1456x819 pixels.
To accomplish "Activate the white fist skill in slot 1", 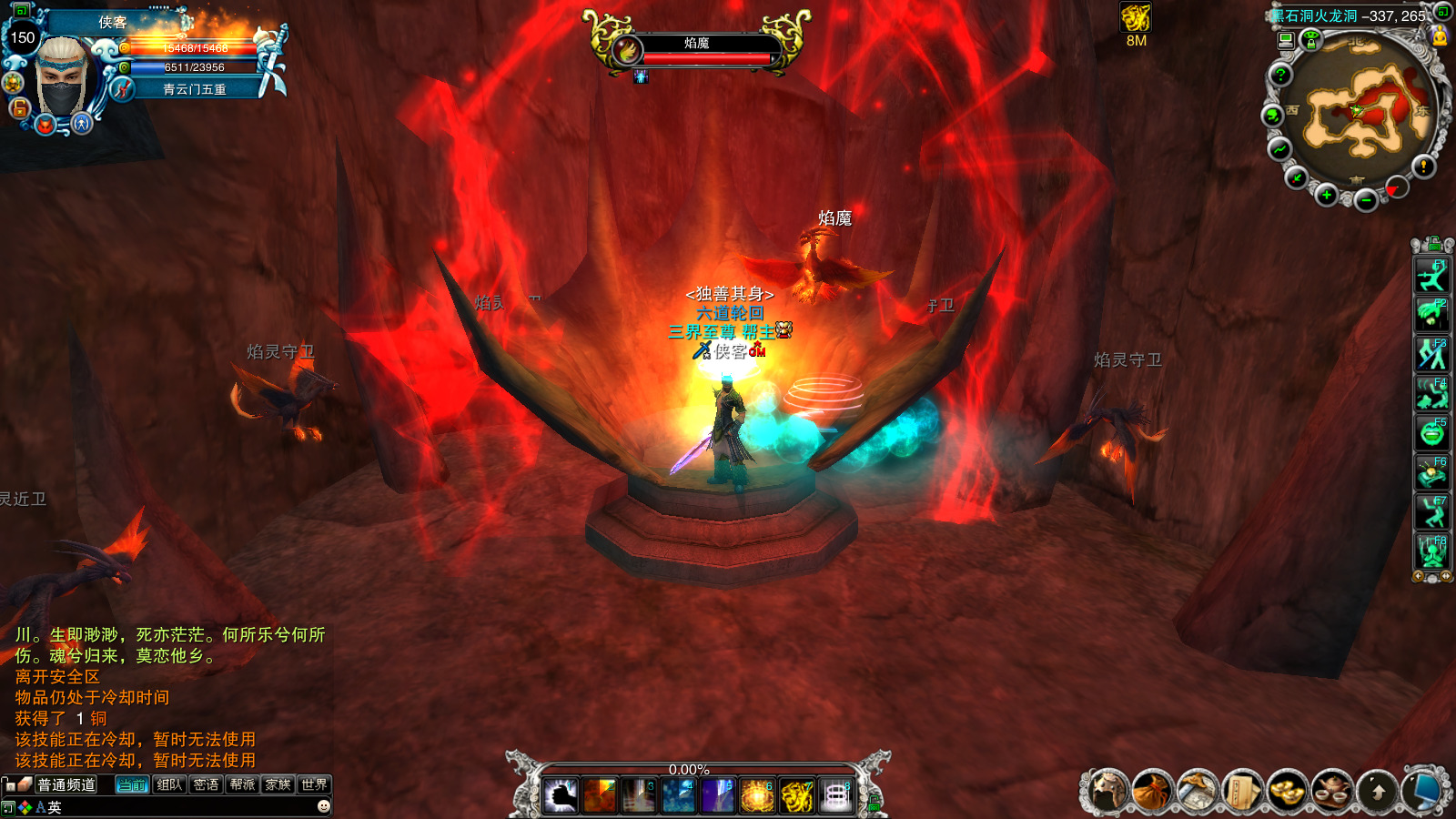I will tap(561, 796).
